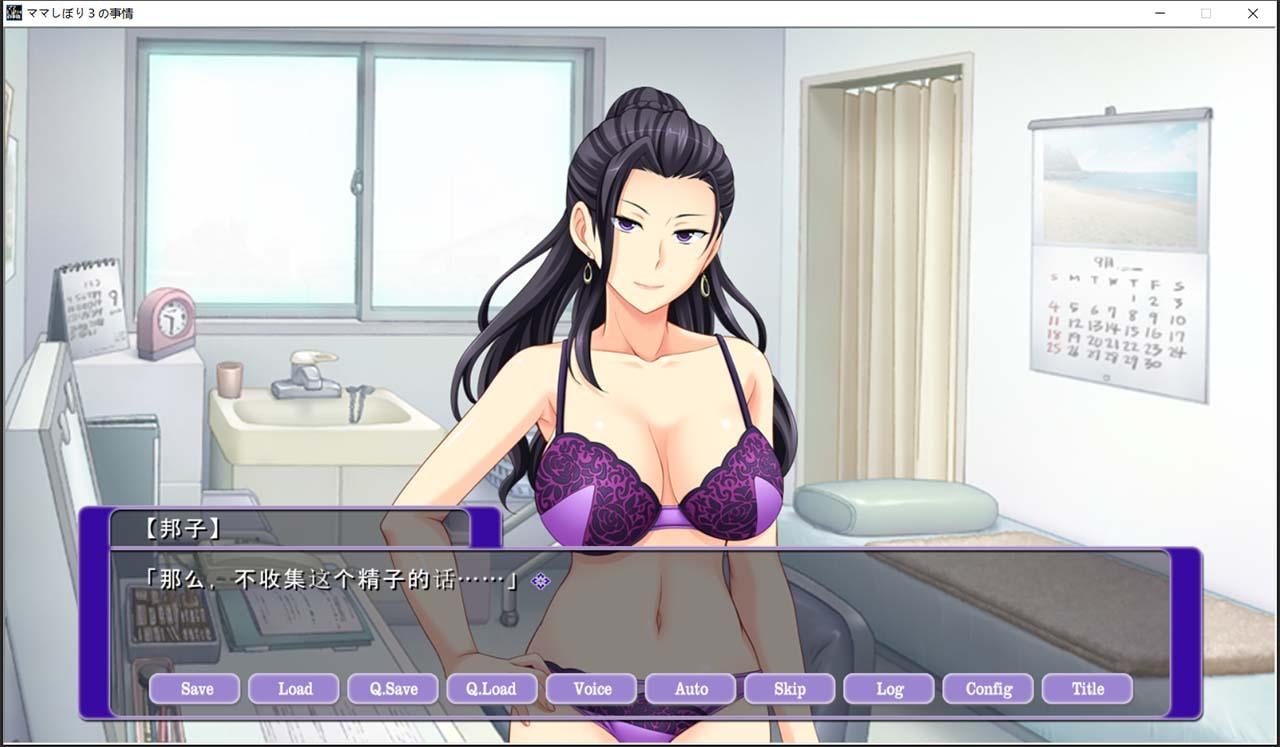The image size is (1280, 747).
Task: Open the dialogue Log
Action: [889, 689]
